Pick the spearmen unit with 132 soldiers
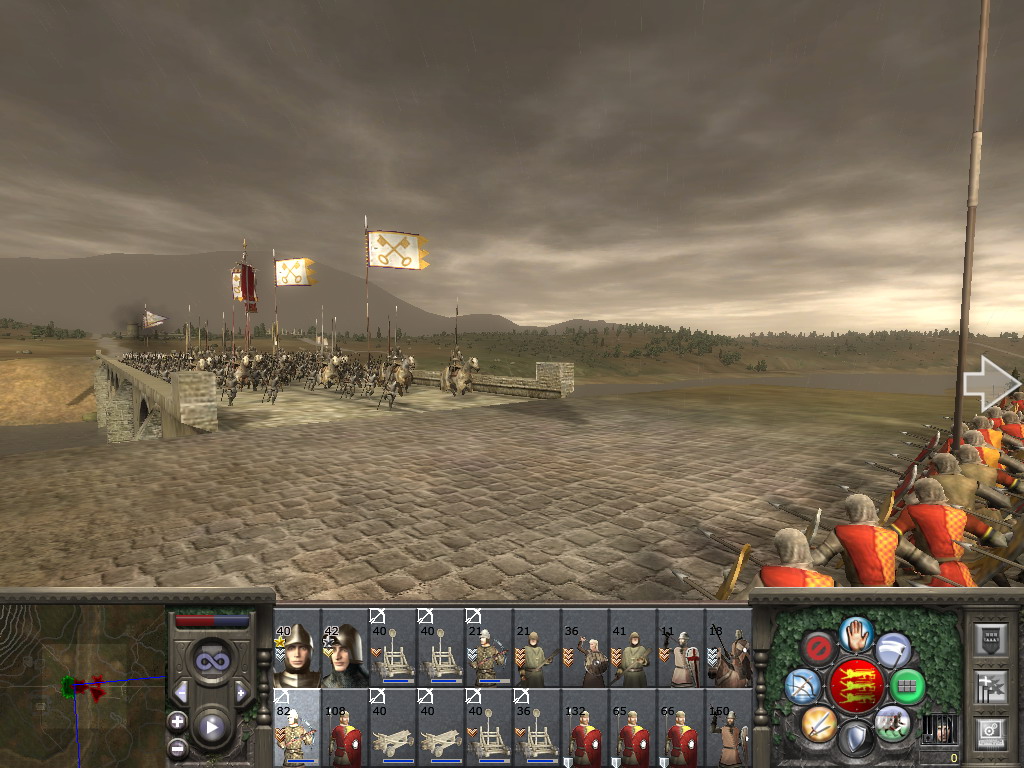 (585, 727)
